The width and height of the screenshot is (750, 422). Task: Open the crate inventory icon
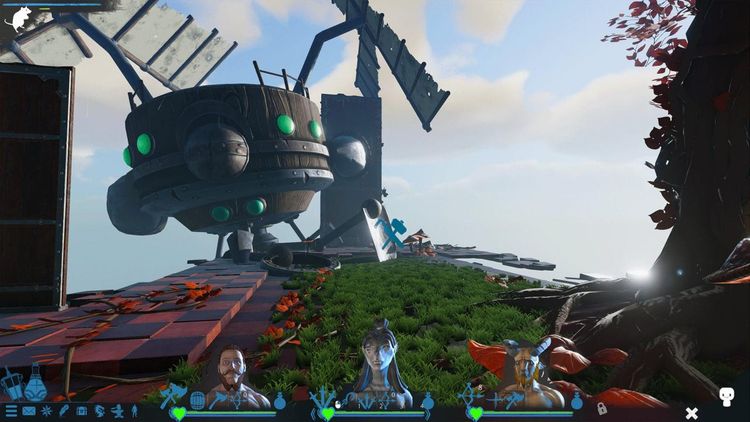coord(81,411)
